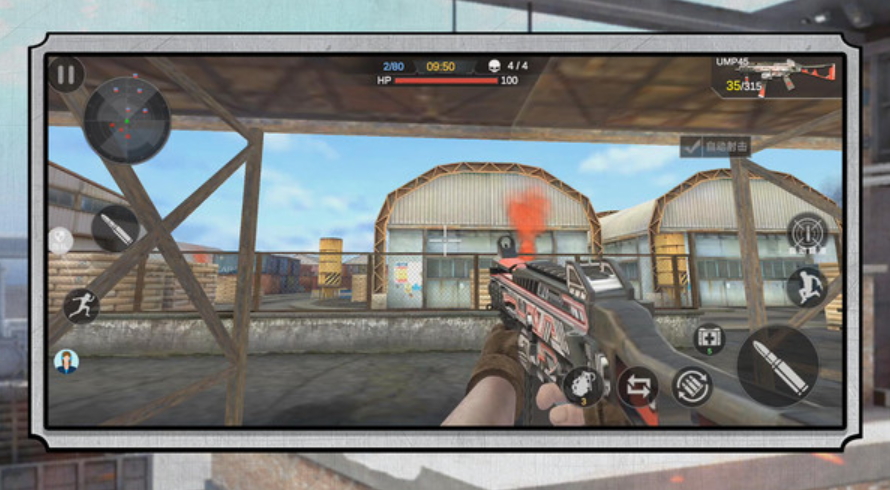890x490 pixels.
Task: Aim down sights with the scope button
Action: [x=806, y=233]
